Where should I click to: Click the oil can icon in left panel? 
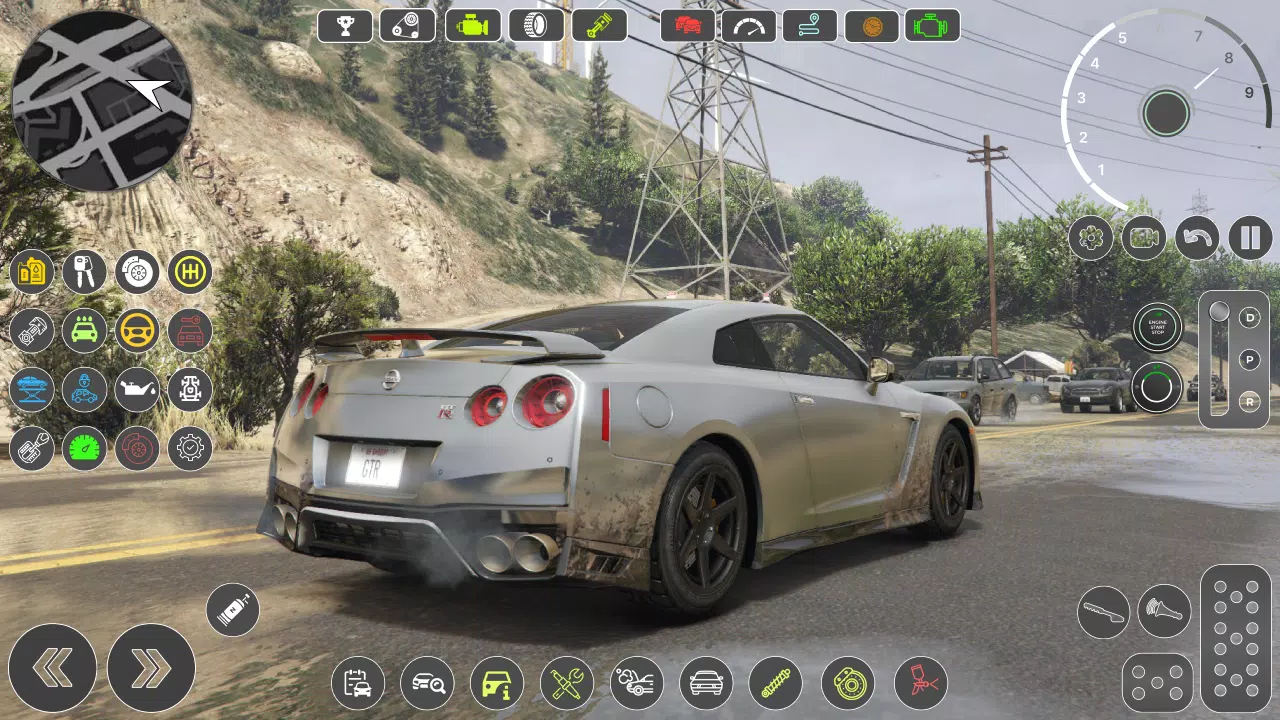(x=137, y=390)
